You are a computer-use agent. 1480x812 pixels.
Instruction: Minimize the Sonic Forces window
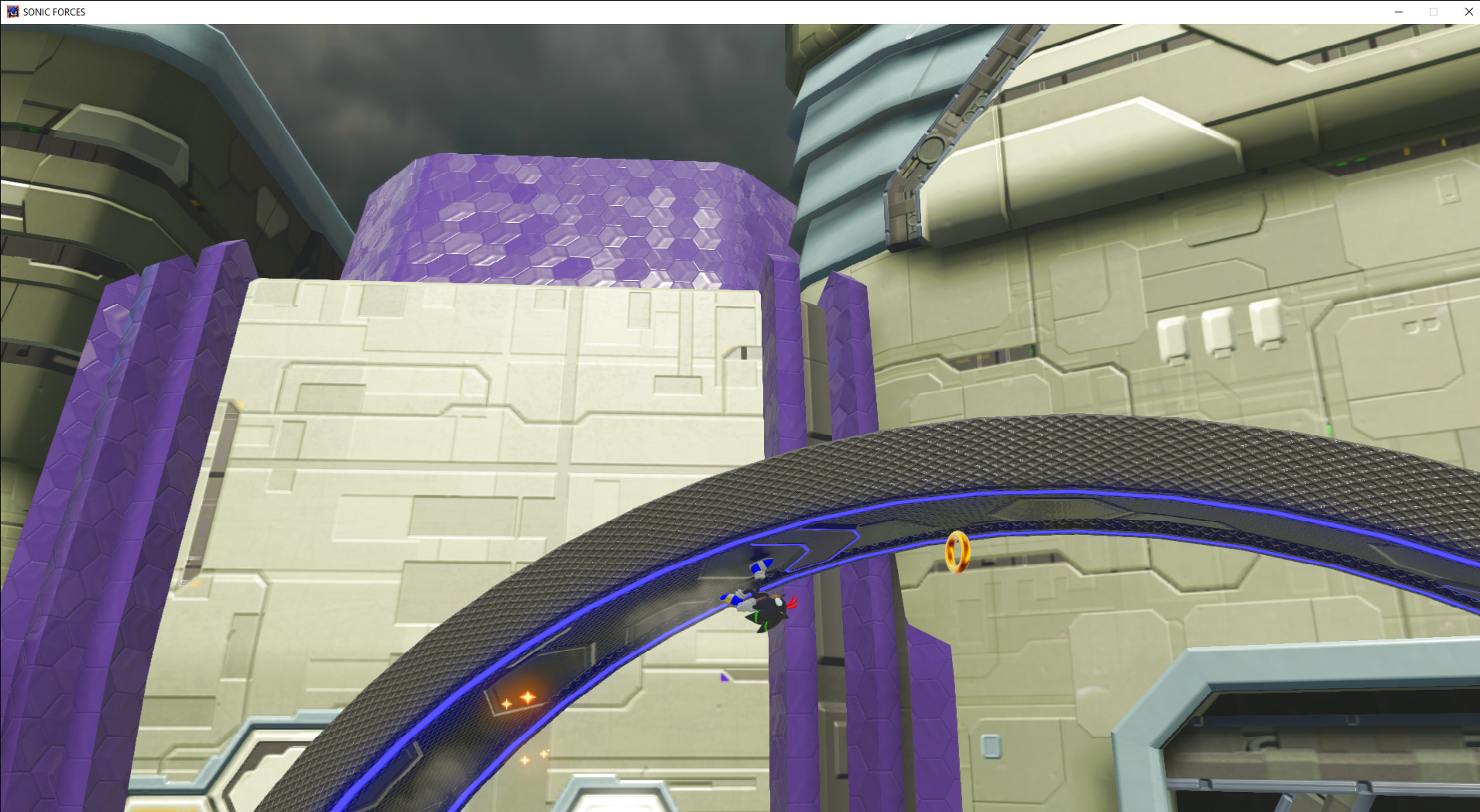tap(1398, 12)
